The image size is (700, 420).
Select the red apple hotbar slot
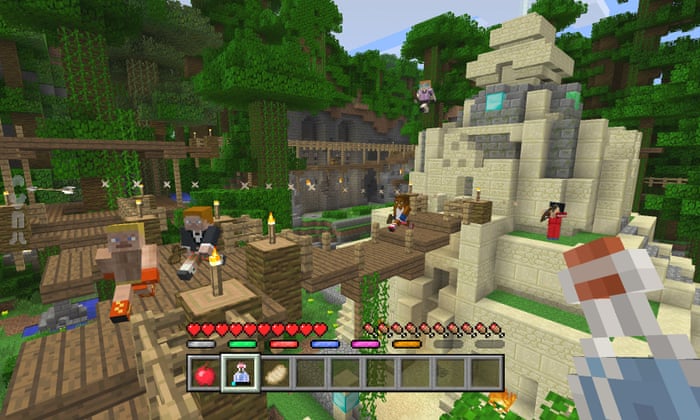[x=205, y=373]
